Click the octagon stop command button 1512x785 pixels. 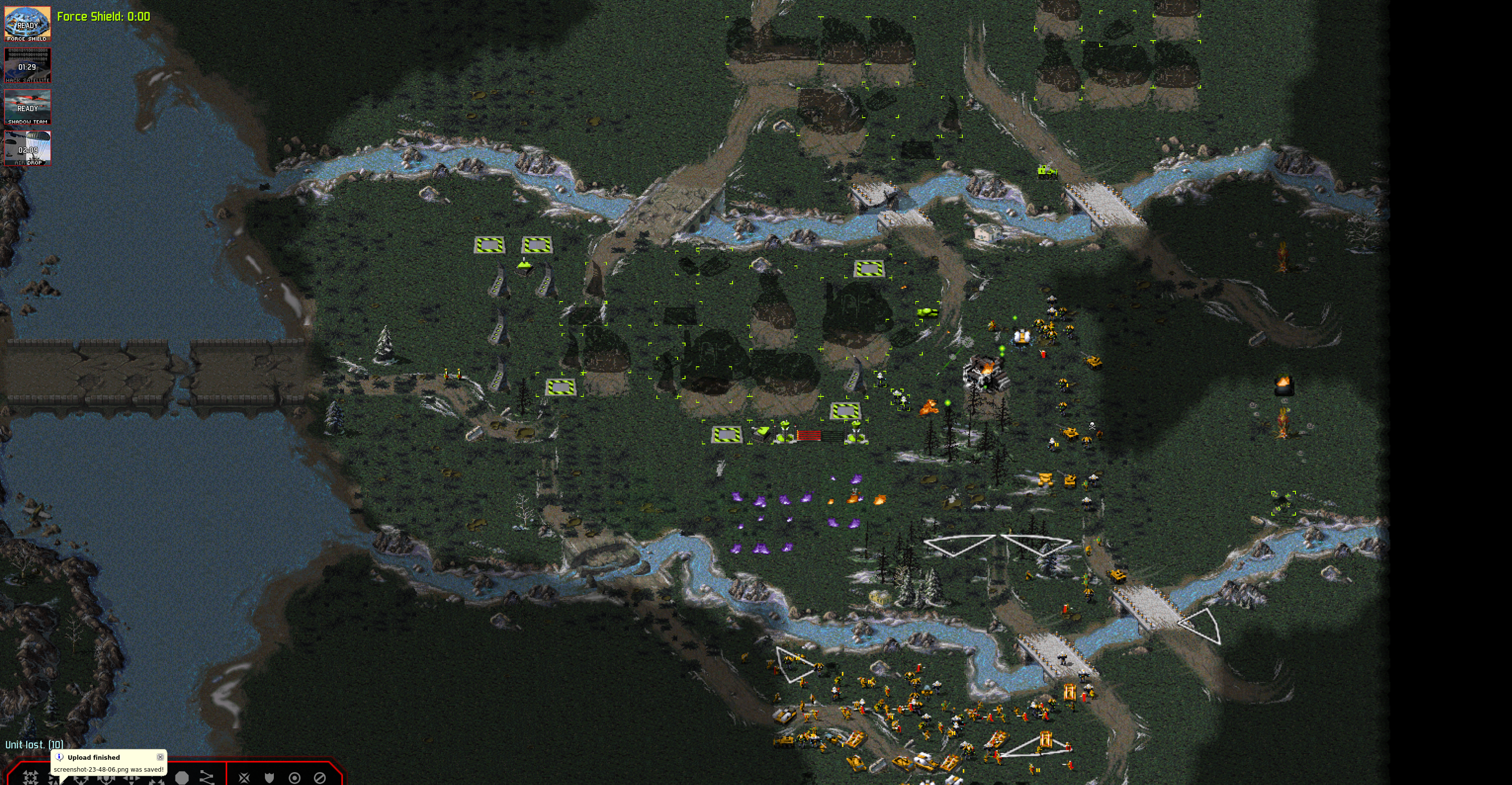click(x=182, y=778)
